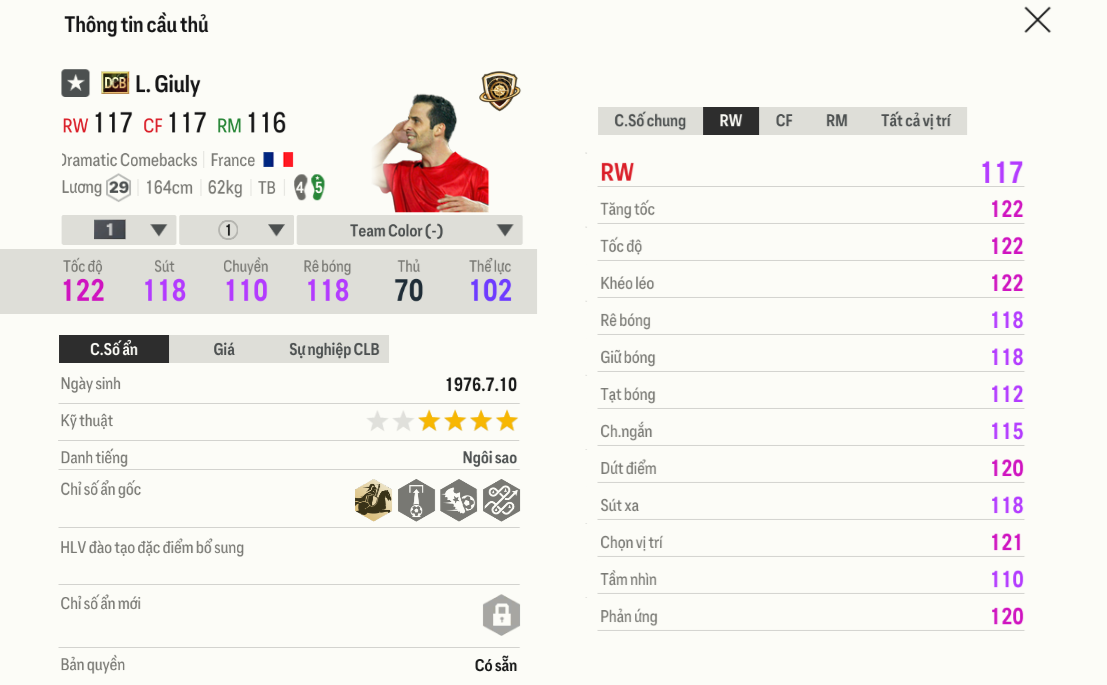Click the star favorite icon beside L. Giuly
The height and width of the screenshot is (685, 1107).
(76, 83)
